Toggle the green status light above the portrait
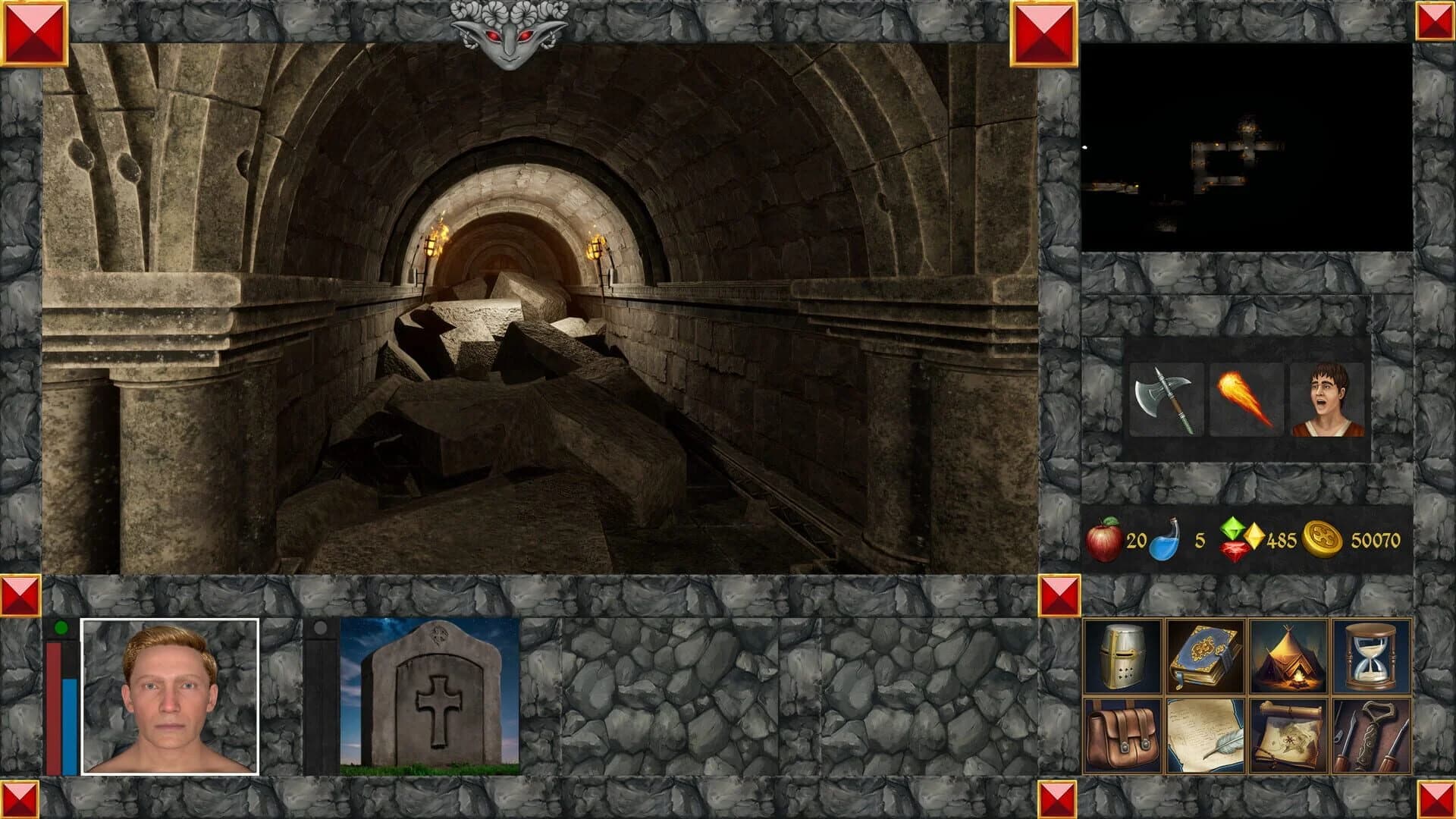 pyautogui.click(x=61, y=626)
